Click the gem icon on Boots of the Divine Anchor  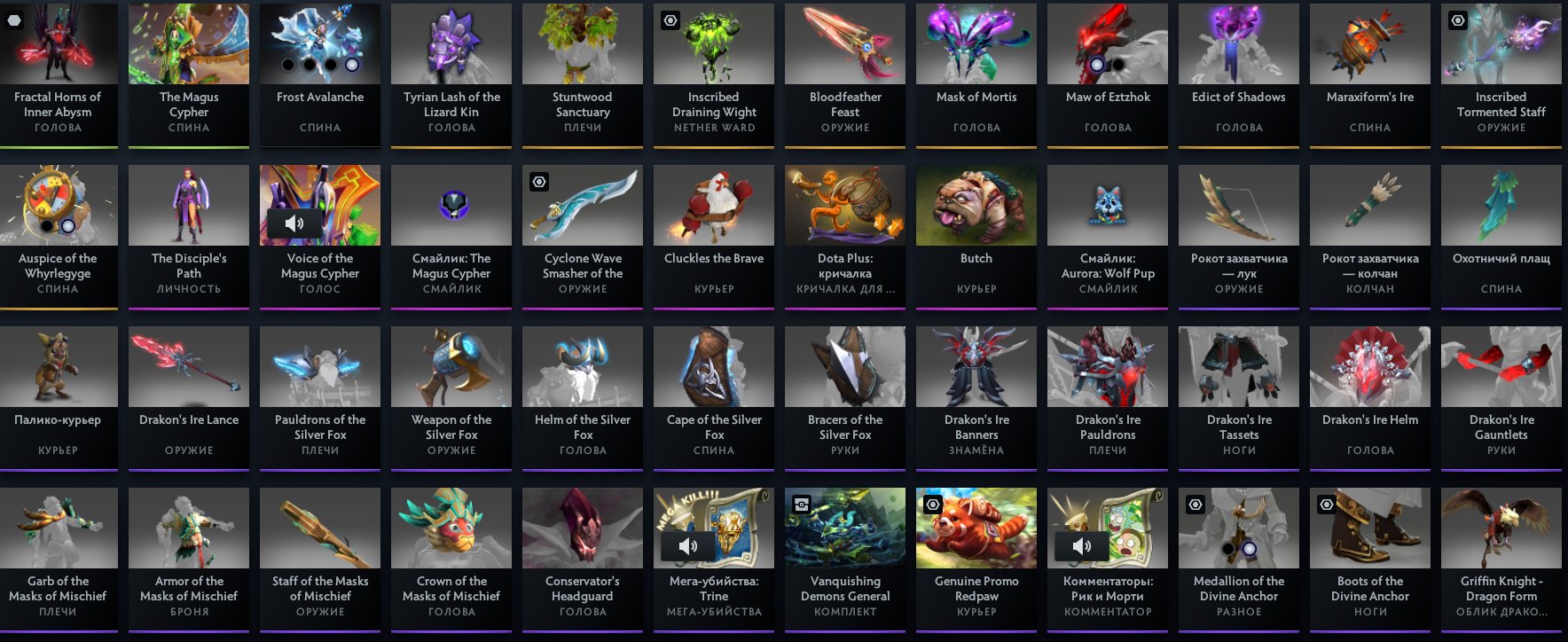[1326, 504]
